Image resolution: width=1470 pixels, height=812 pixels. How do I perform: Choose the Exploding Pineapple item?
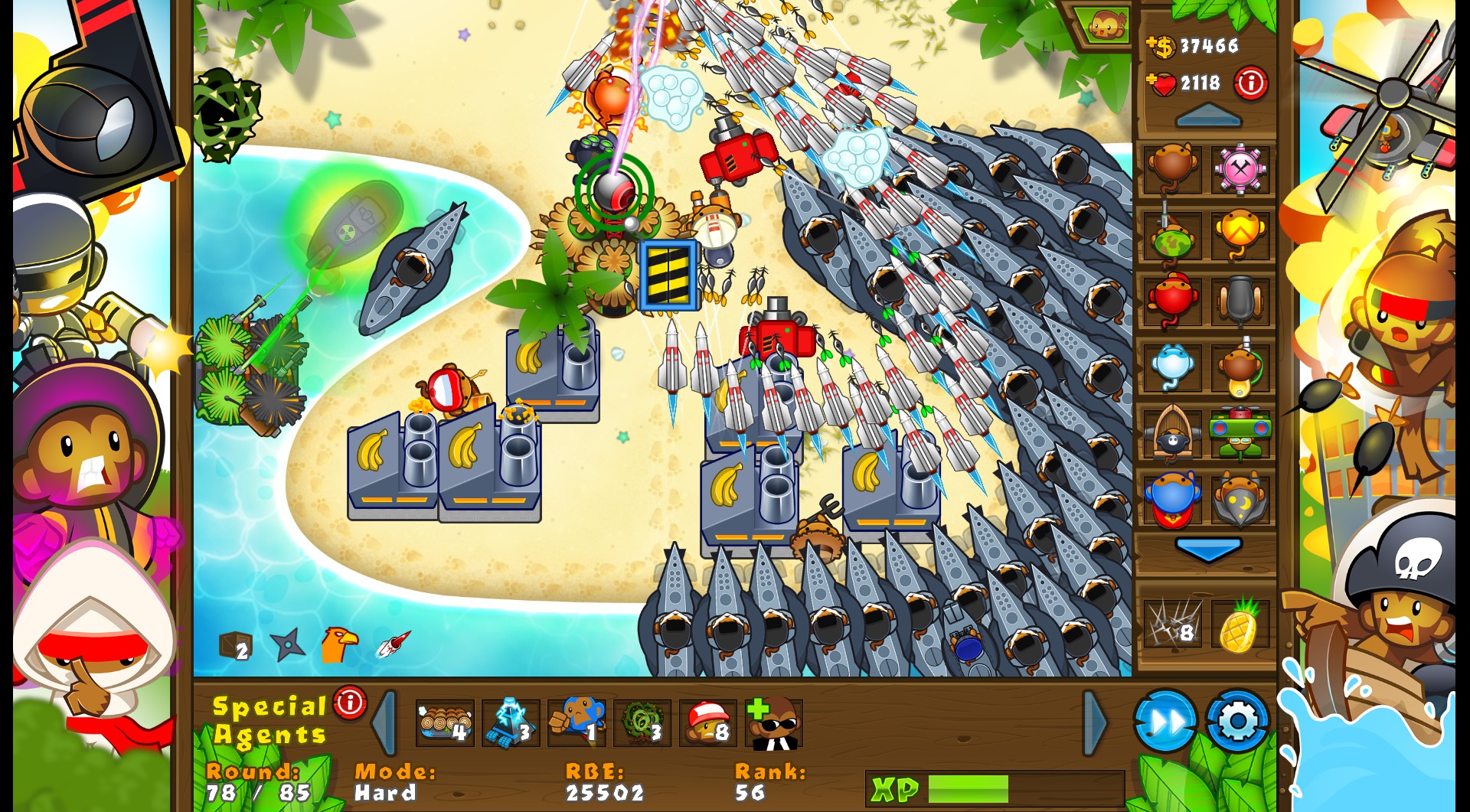click(x=1240, y=624)
